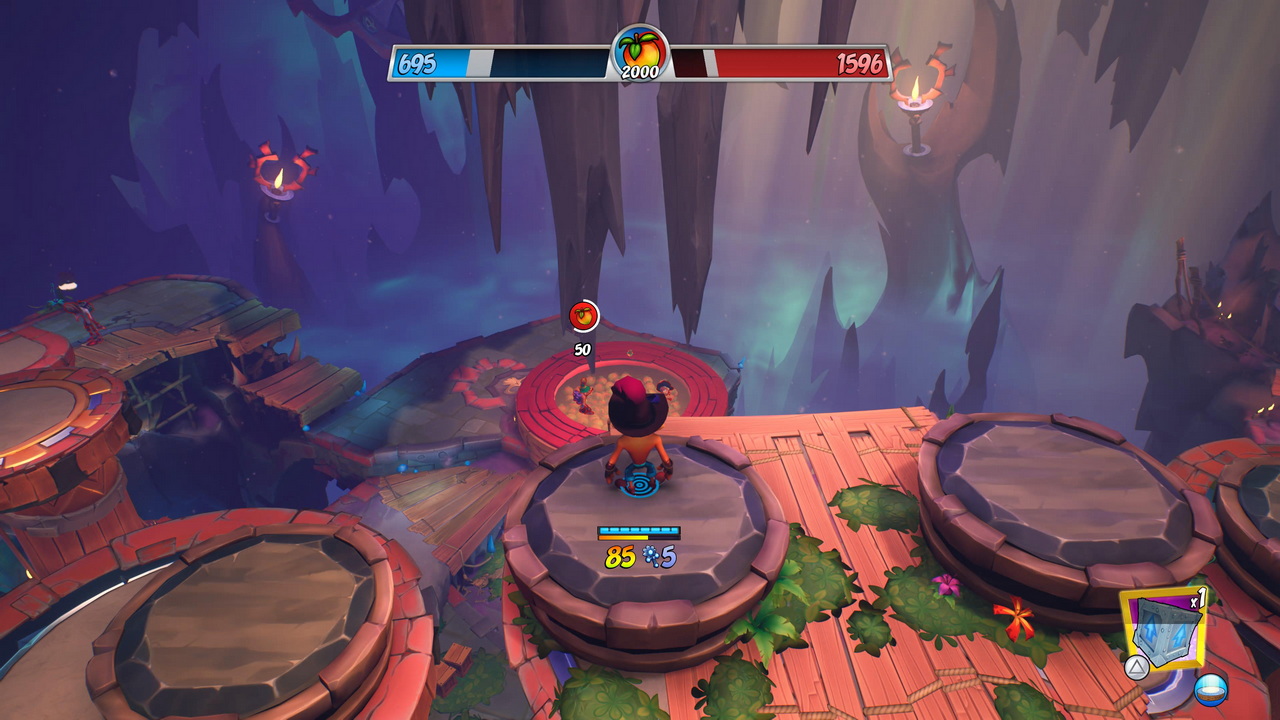Select the Wumpa fruit objective marker
1280x720 pixels.
pyautogui.click(x=584, y=316)
